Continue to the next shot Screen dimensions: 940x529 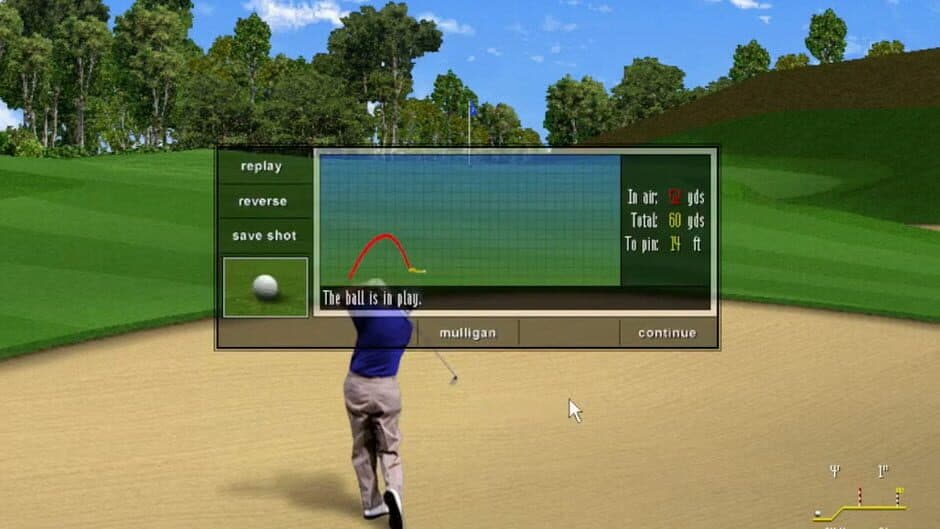coord(666,333)
